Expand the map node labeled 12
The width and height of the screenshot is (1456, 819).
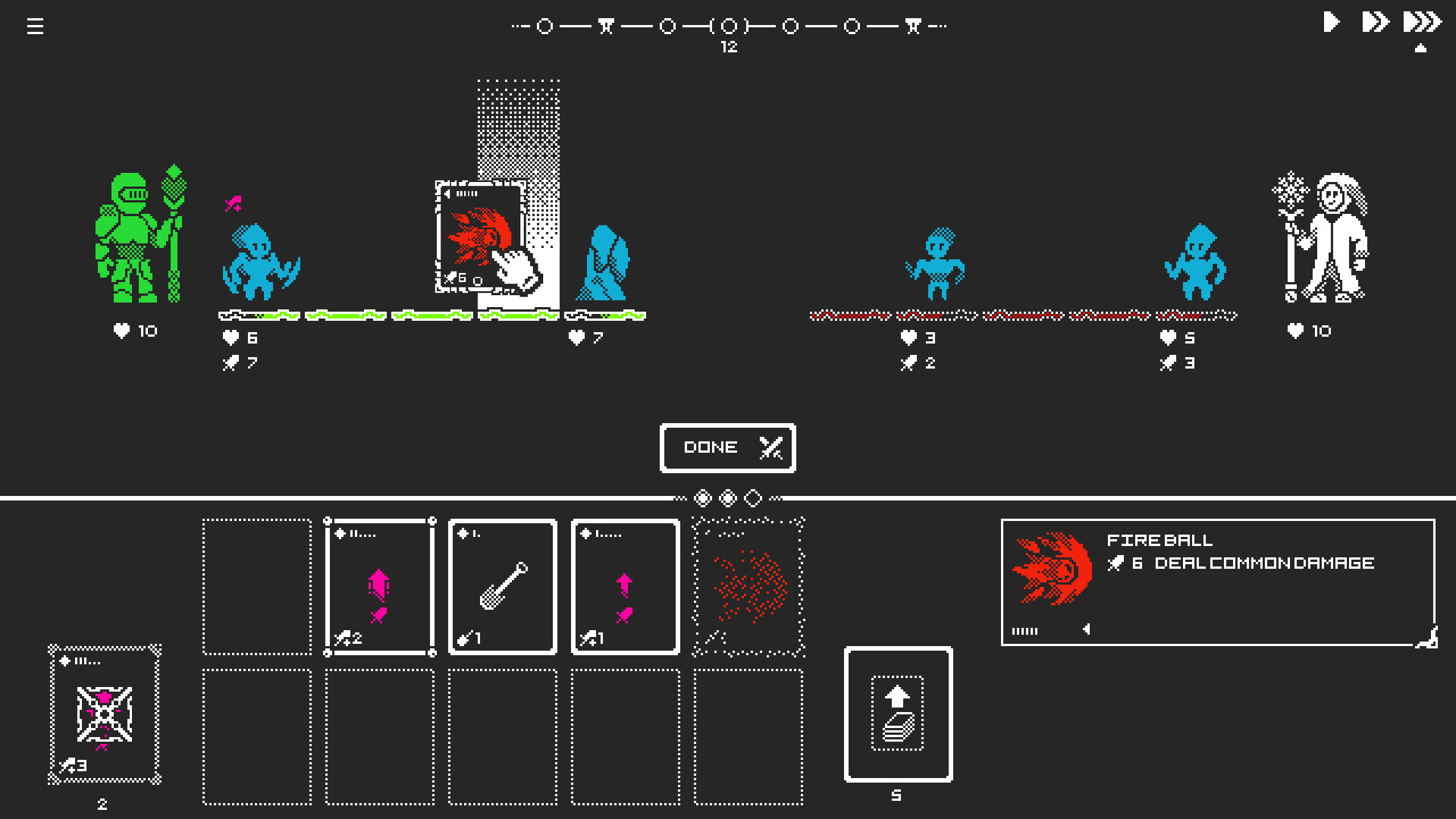(x=728, y=25)
